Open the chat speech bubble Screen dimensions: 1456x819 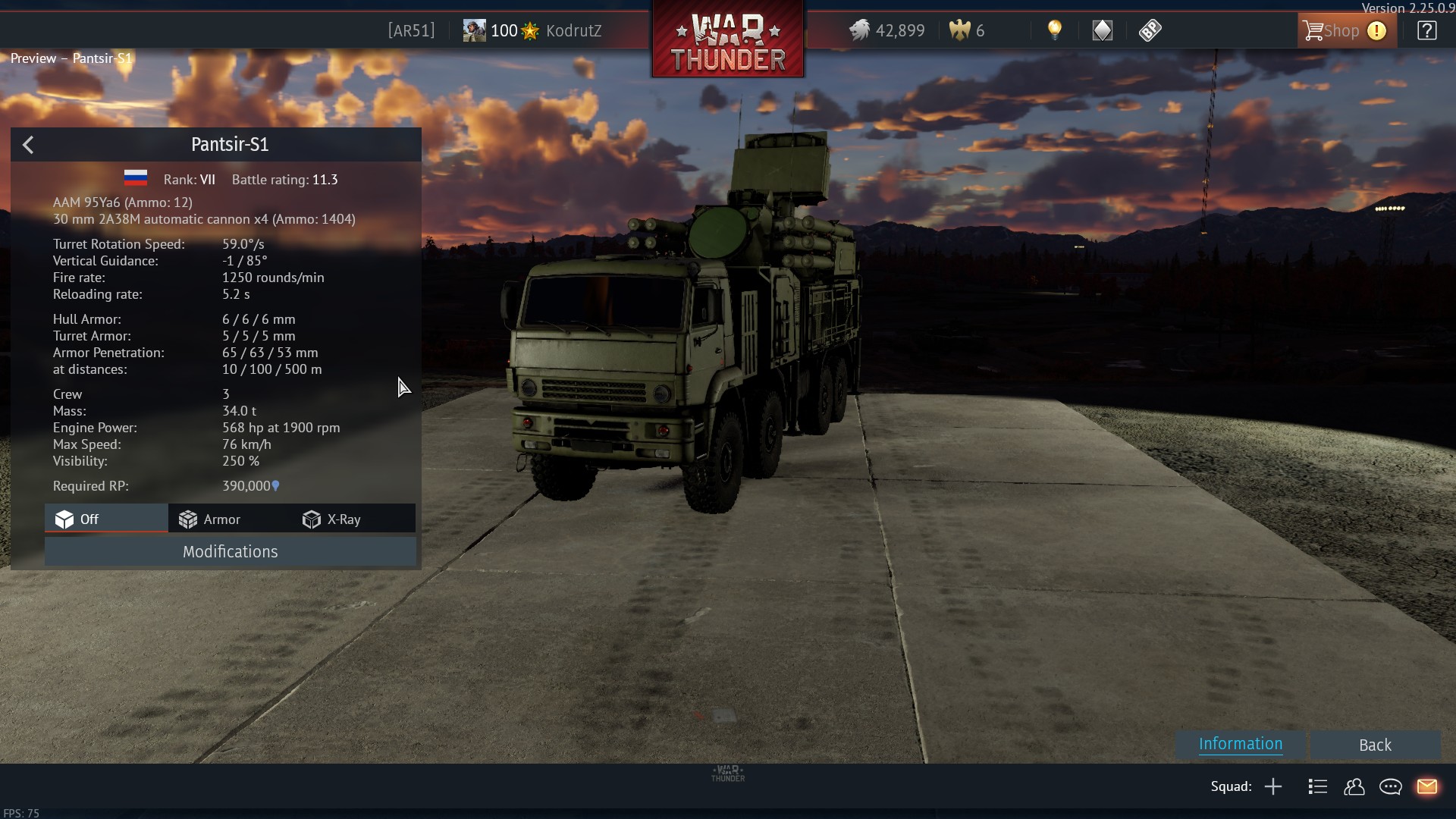click(1390, 786)
